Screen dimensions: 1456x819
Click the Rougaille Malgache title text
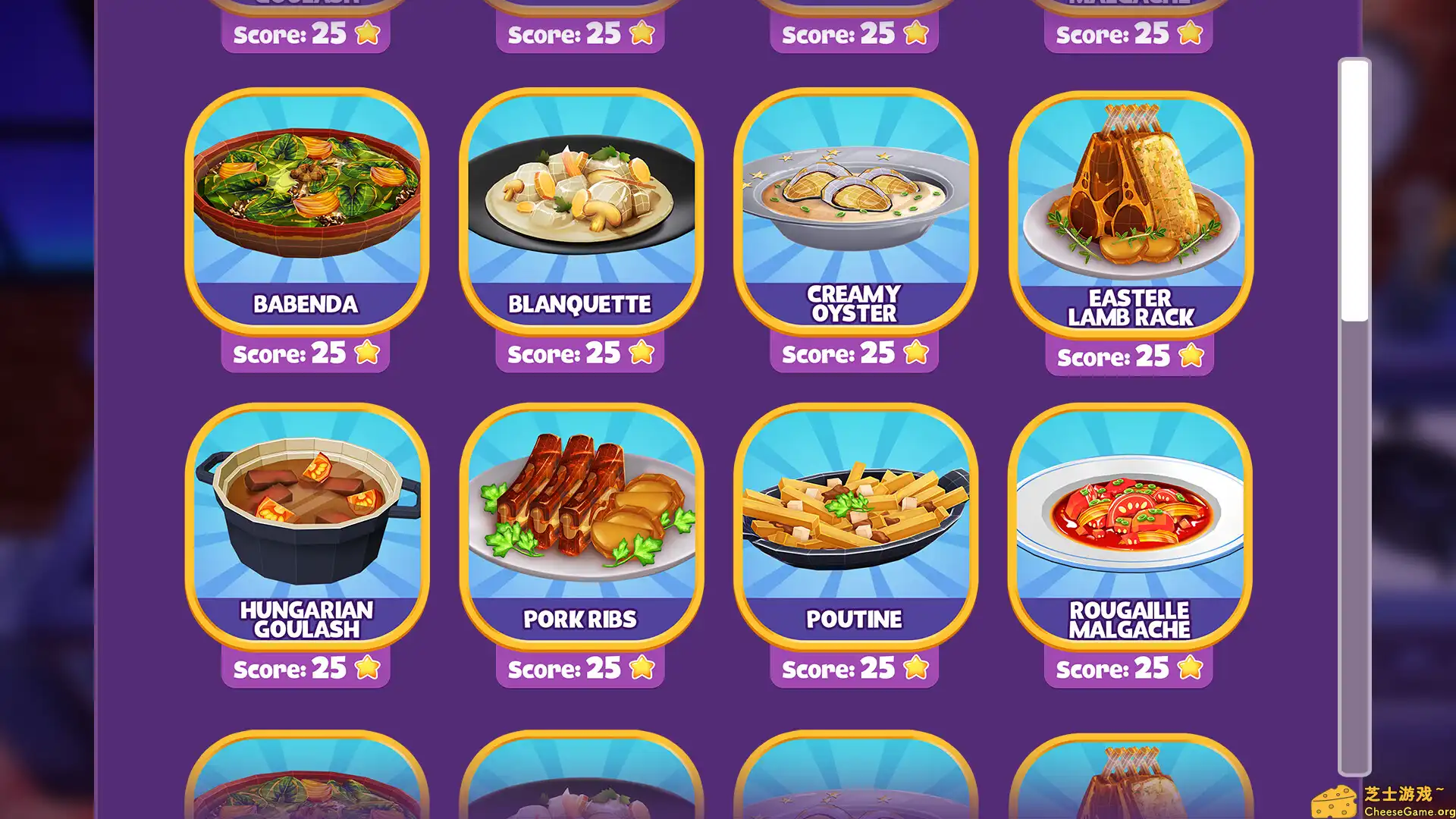pyautogui.click(x=1130, y=620)
